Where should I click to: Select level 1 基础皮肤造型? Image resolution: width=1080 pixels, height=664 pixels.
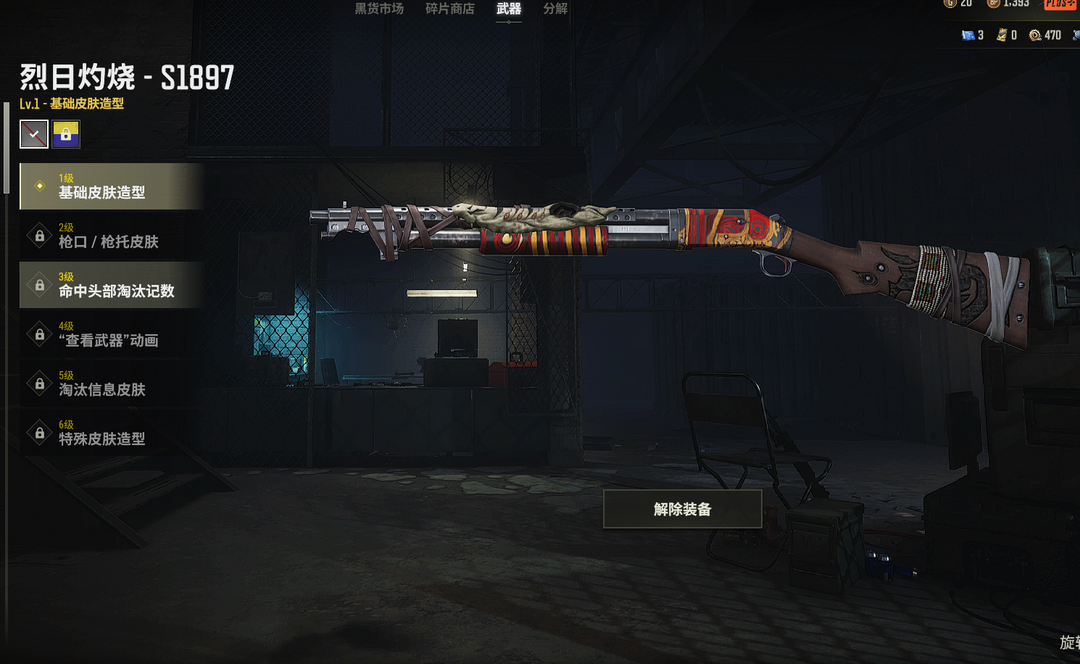(111, 186)
